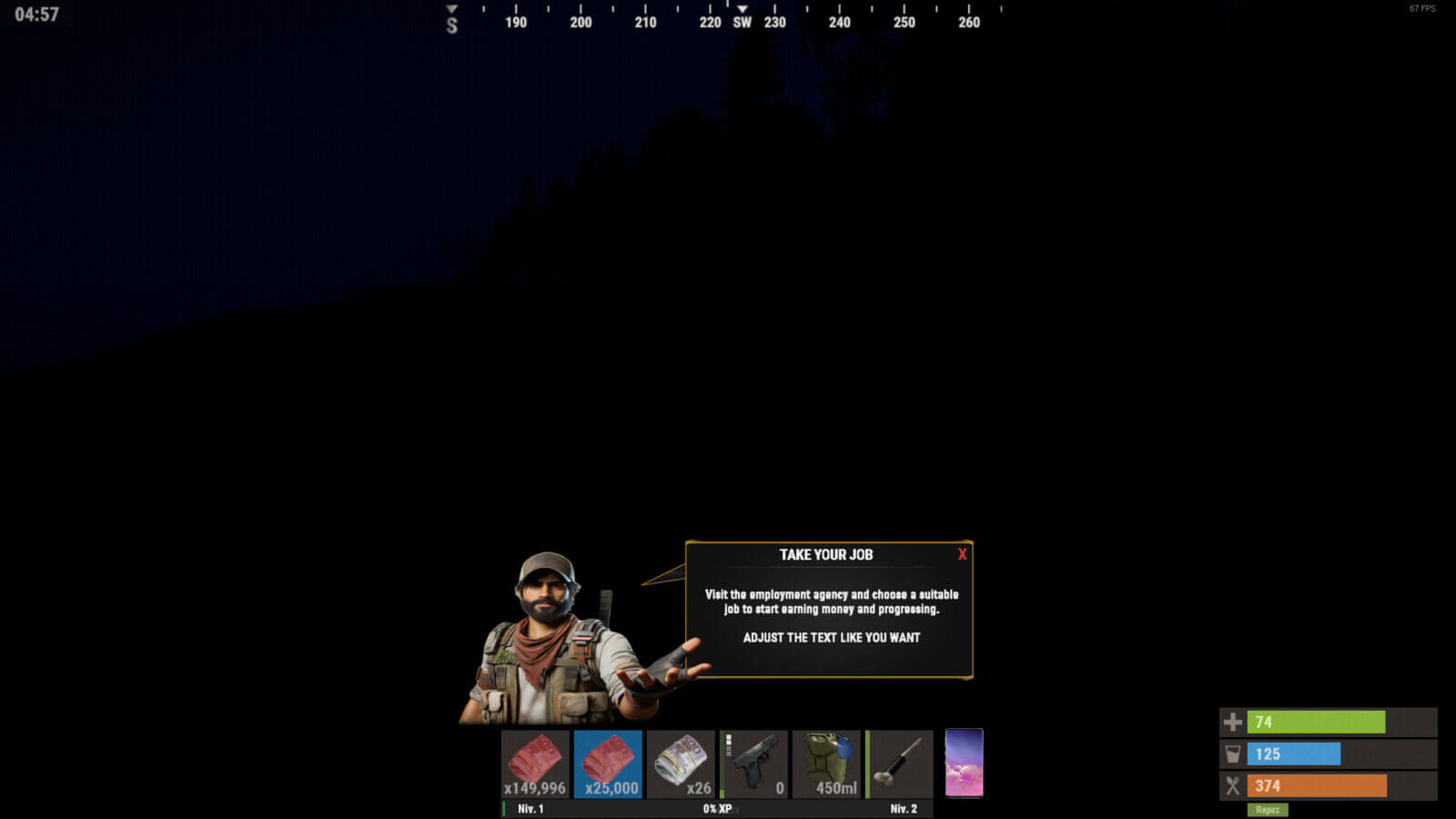This screenshot has height=819, width=1456.
Task: Select the stack of euro banknotes x26
Action: (x=682, y=764)
